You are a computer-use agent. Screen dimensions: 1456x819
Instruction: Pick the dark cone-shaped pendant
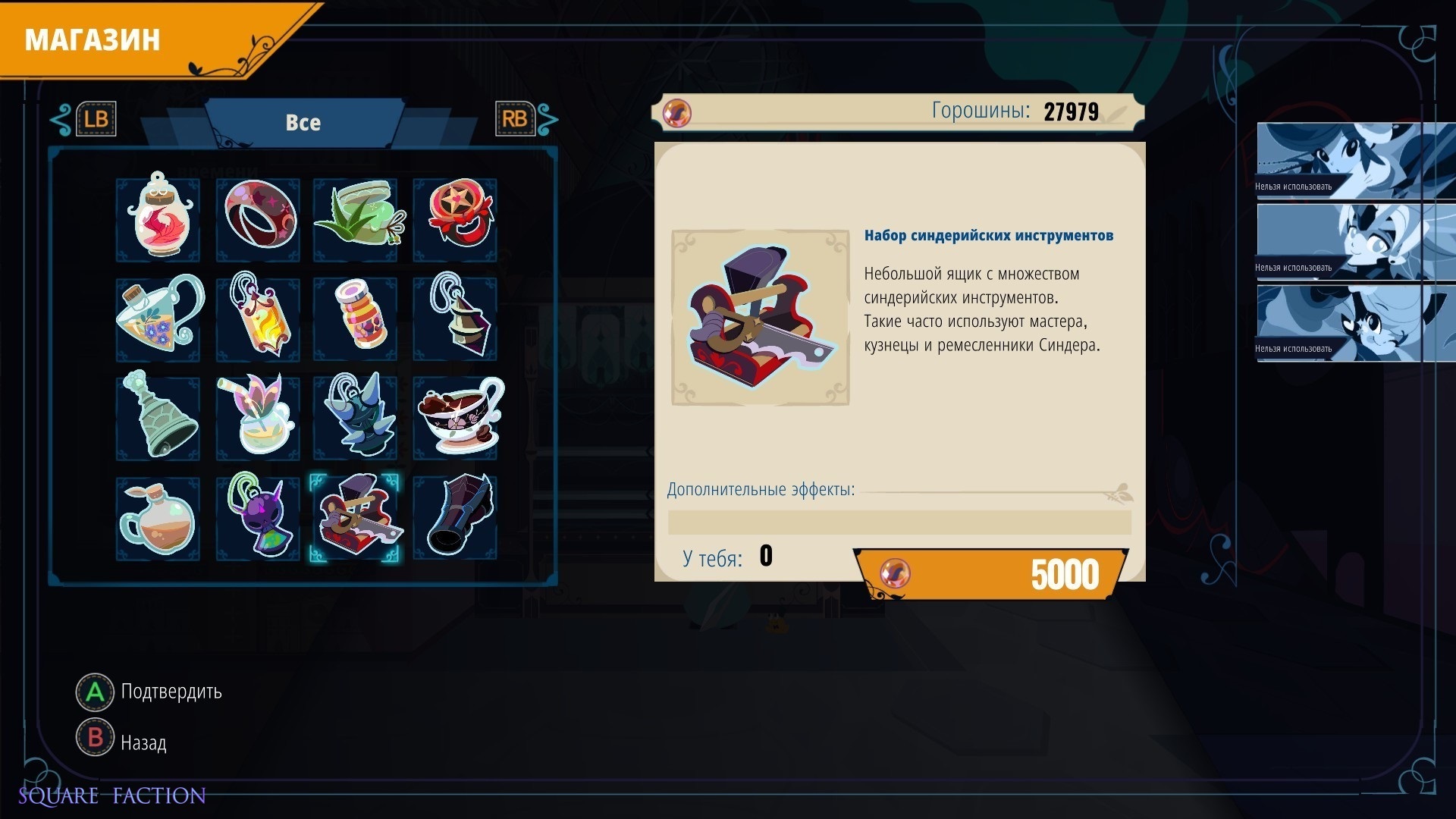(456, 318)
